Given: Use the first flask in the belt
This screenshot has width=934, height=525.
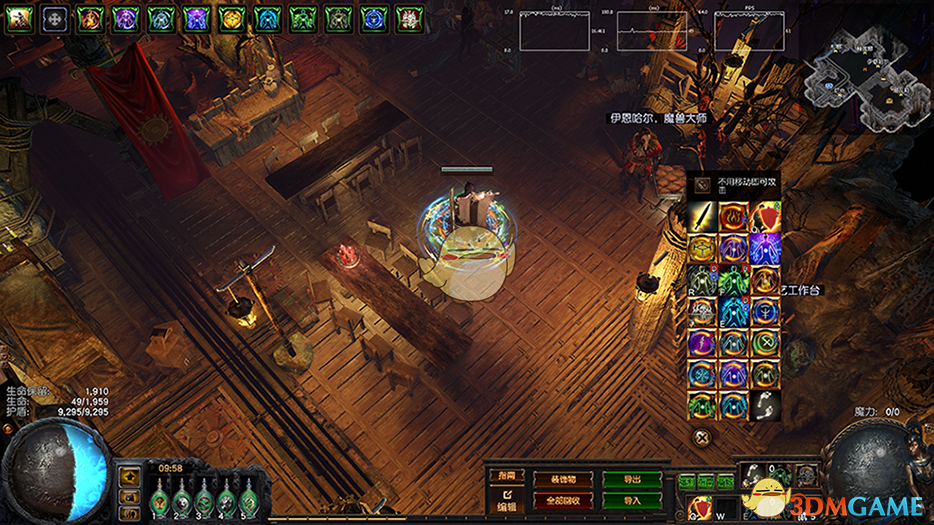Looking at the screenshot, I should coord(159,499).
